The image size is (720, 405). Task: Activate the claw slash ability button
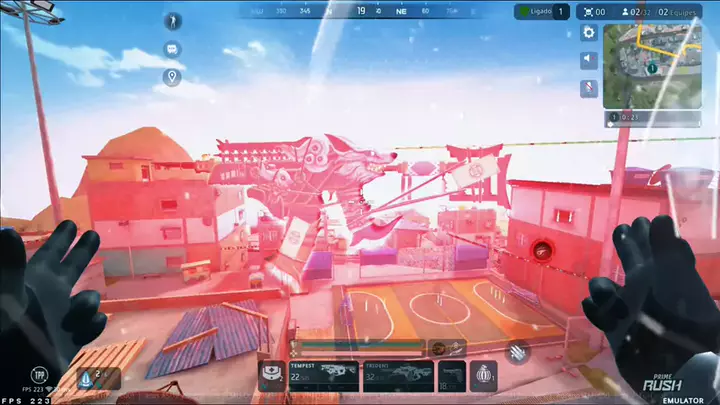518,350
